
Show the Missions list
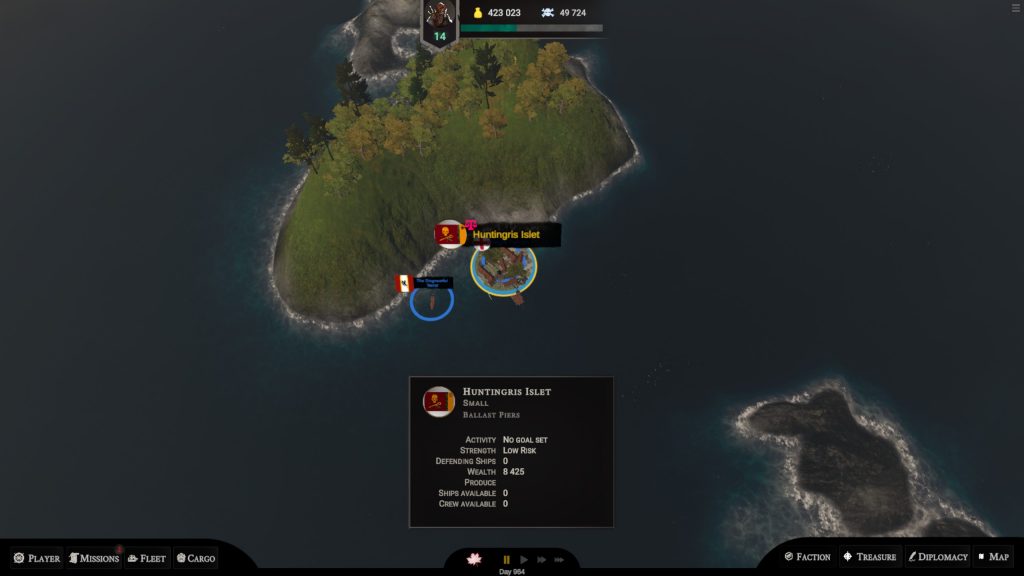point(94,558)
